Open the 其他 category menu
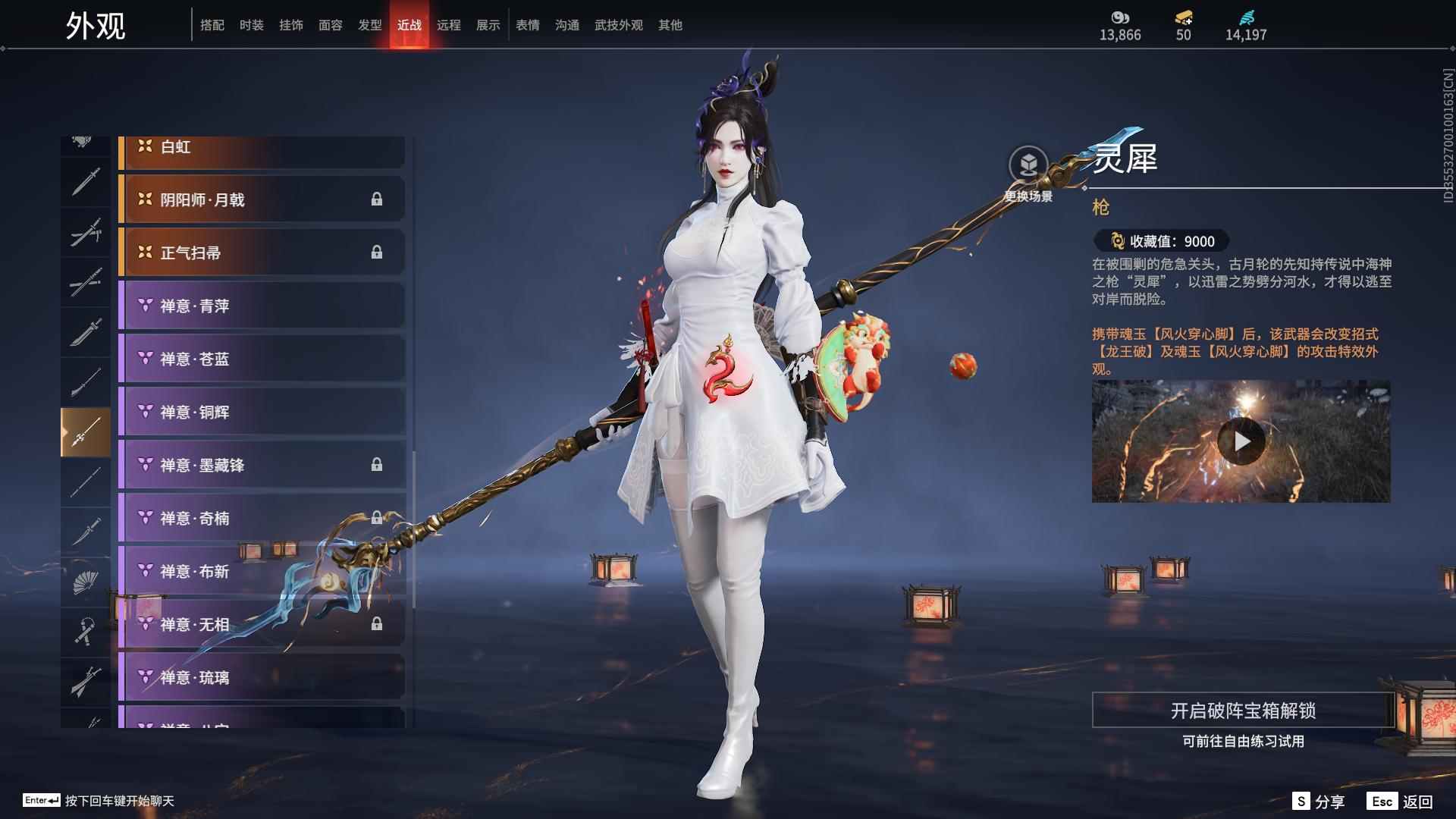 [670, 24]
